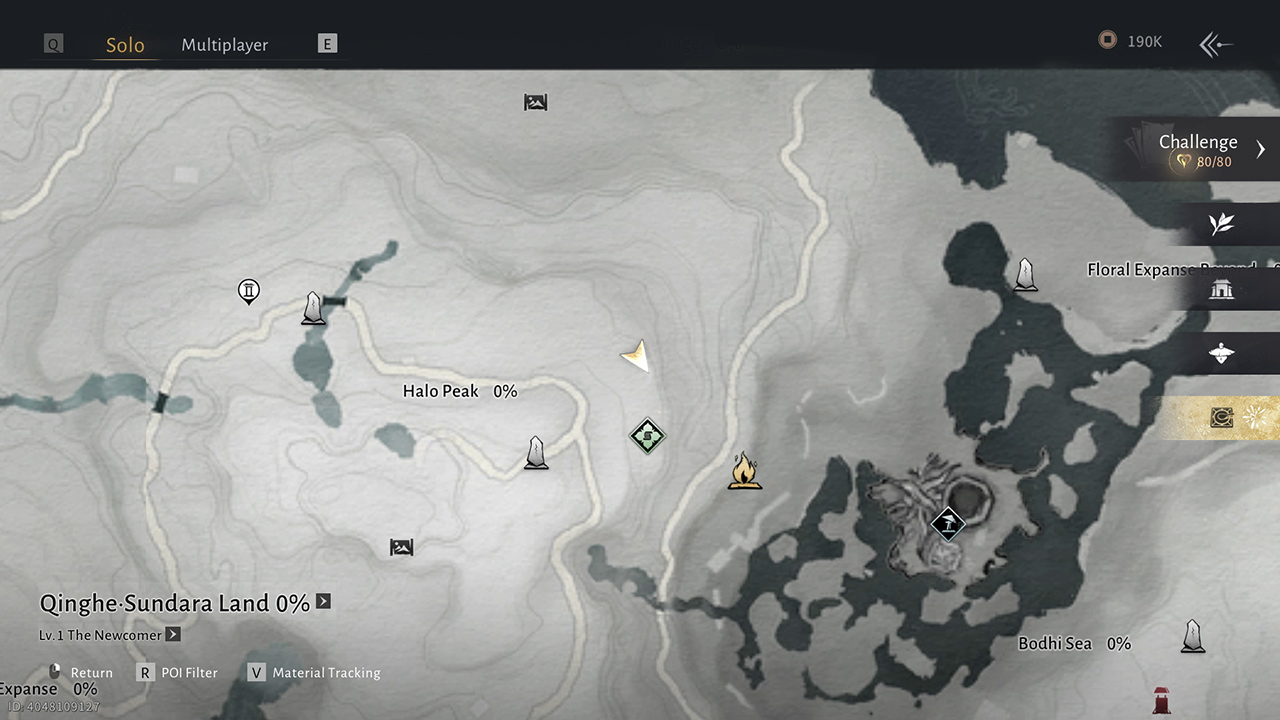Screen dimensions: 1280x720
Task: Select the pavilion gate side button
Action: click(1221, 289)
